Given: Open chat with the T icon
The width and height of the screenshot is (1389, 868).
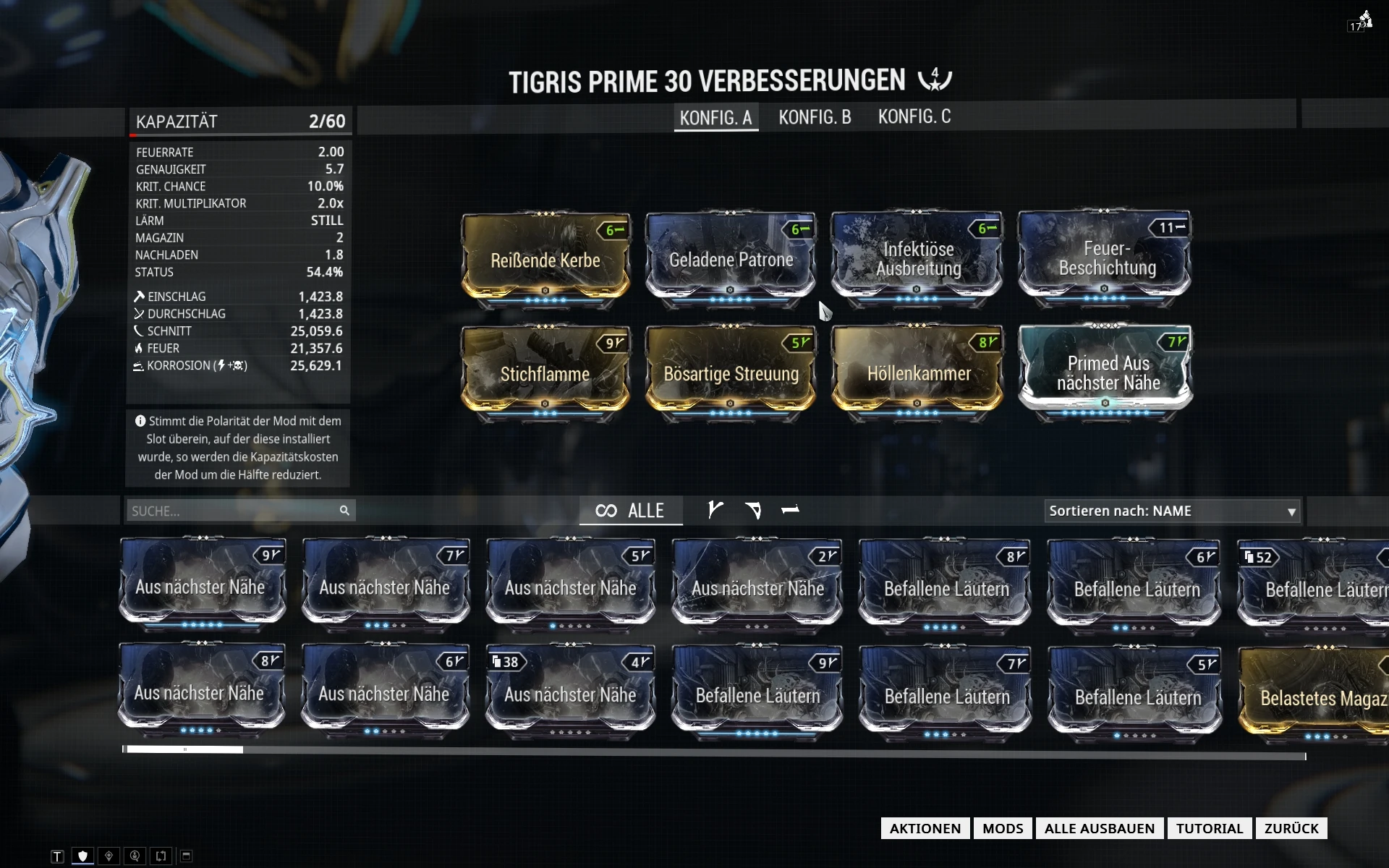Looking at the screenshot, I should (57, 855).
